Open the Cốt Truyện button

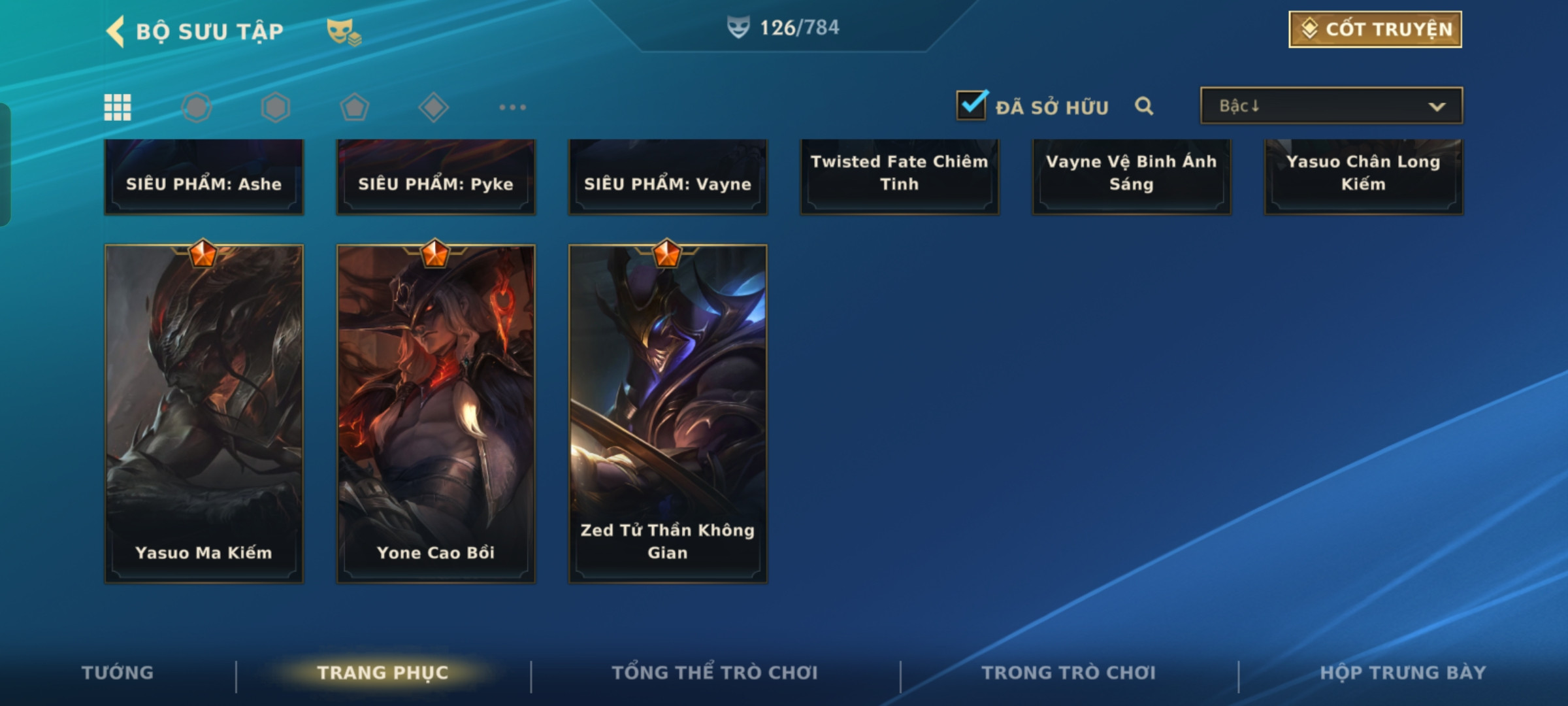pos(1375,29)
